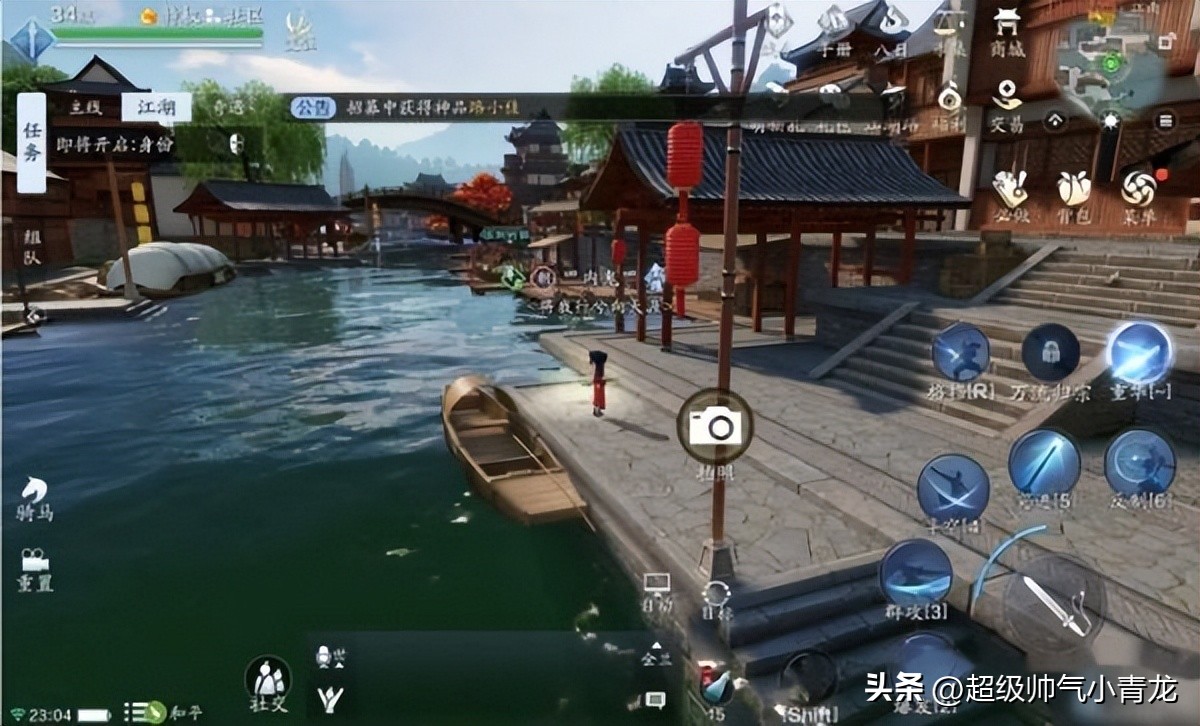Screen dimensions: 1200x726
Task: Activate the 群攻[3] area attack skill
Action: 915,576
